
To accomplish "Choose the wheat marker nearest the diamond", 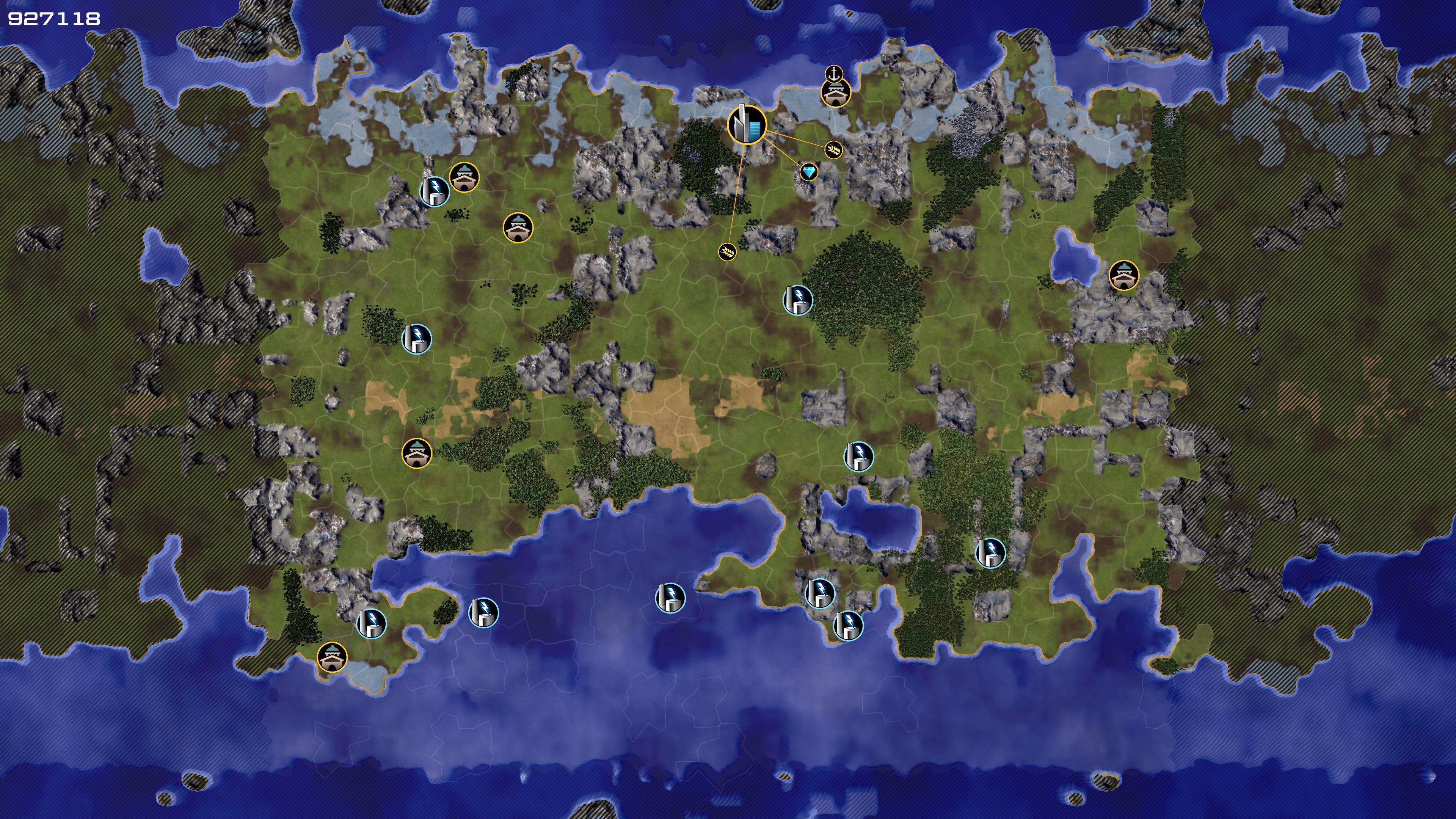I will [834, 150].
